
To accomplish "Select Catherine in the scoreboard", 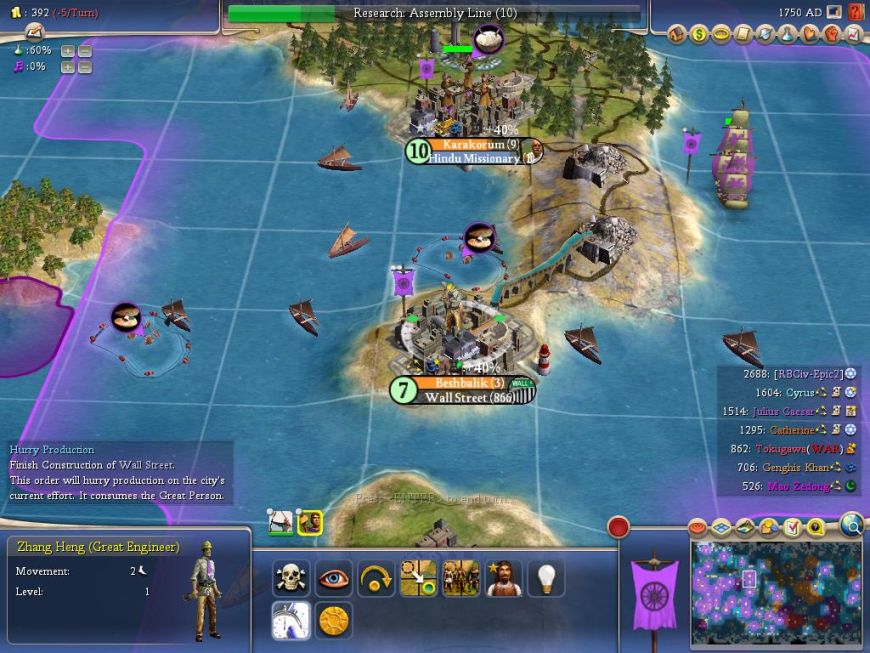I will point(791,429).
